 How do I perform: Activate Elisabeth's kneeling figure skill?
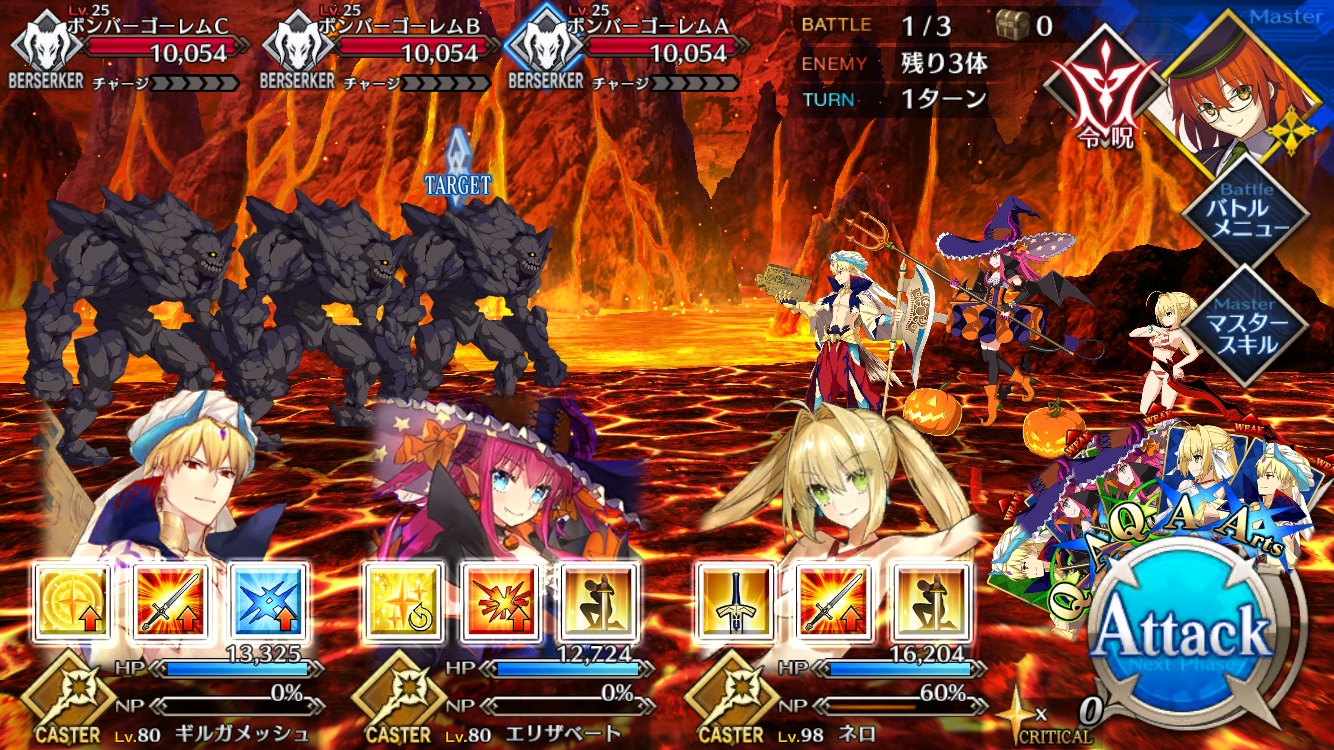pyautogui.click(x=597, y=602)
